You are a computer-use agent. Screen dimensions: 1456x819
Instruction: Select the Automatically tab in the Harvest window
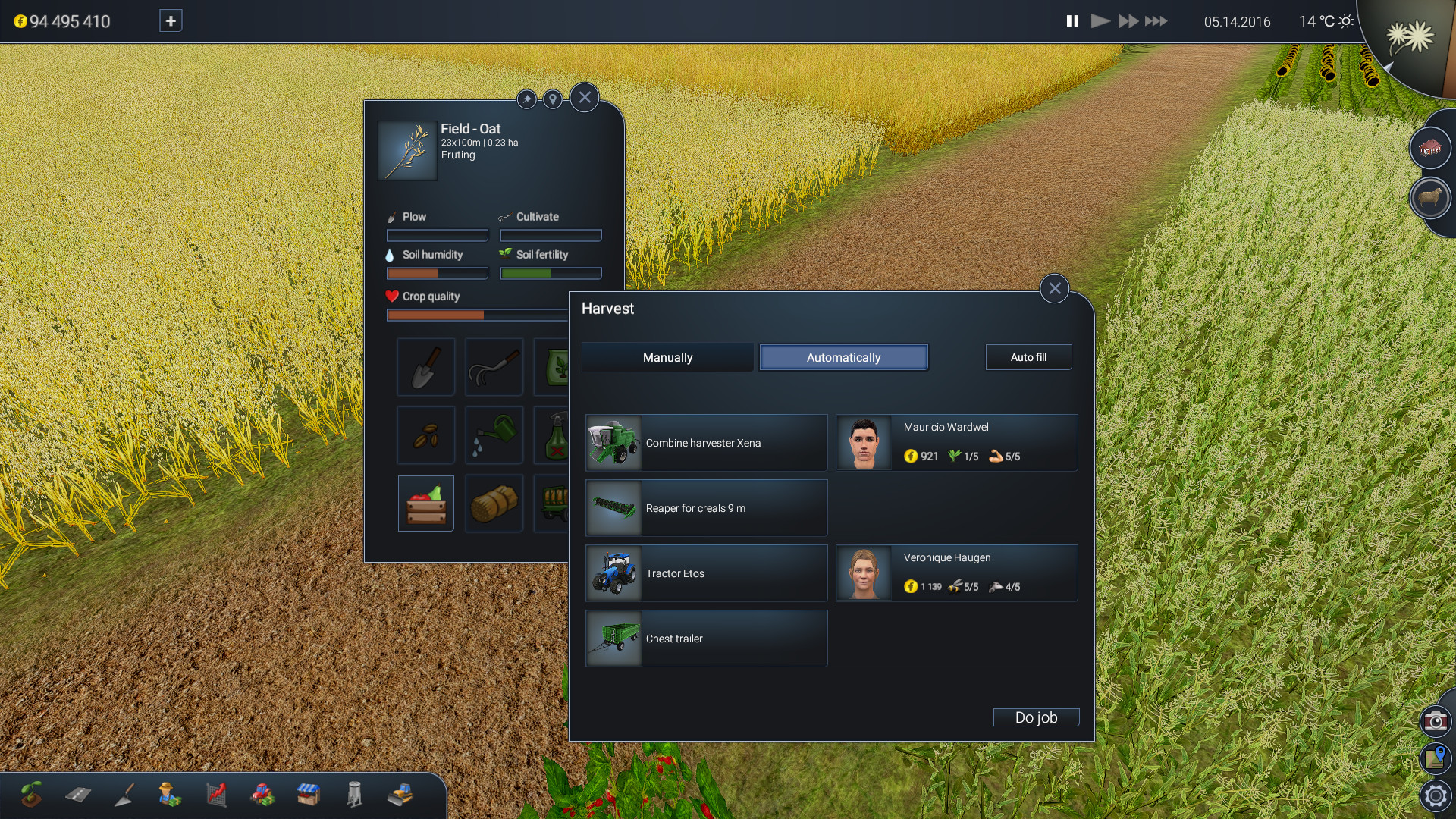click(843, 357)
